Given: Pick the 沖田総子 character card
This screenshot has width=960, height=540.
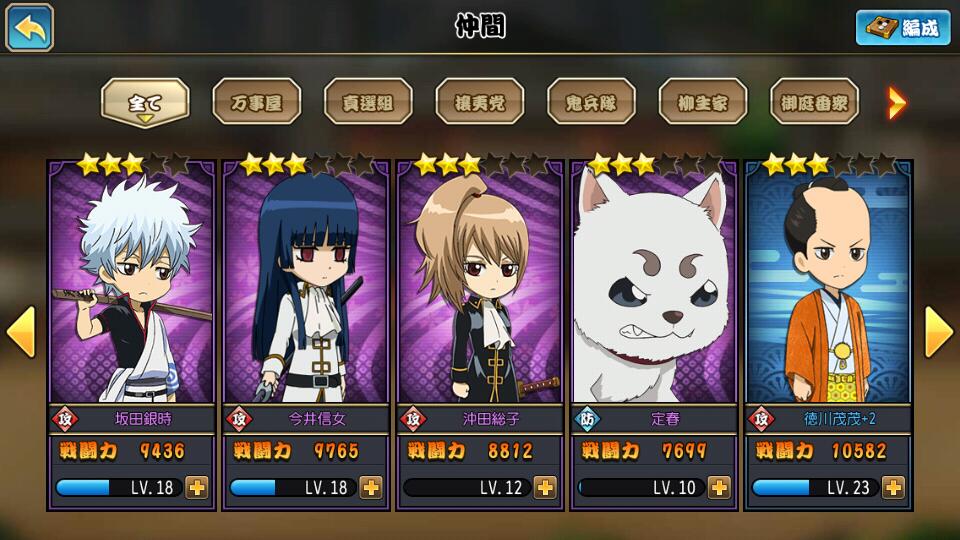Looking at the screenshot, I should click(480, 290).
